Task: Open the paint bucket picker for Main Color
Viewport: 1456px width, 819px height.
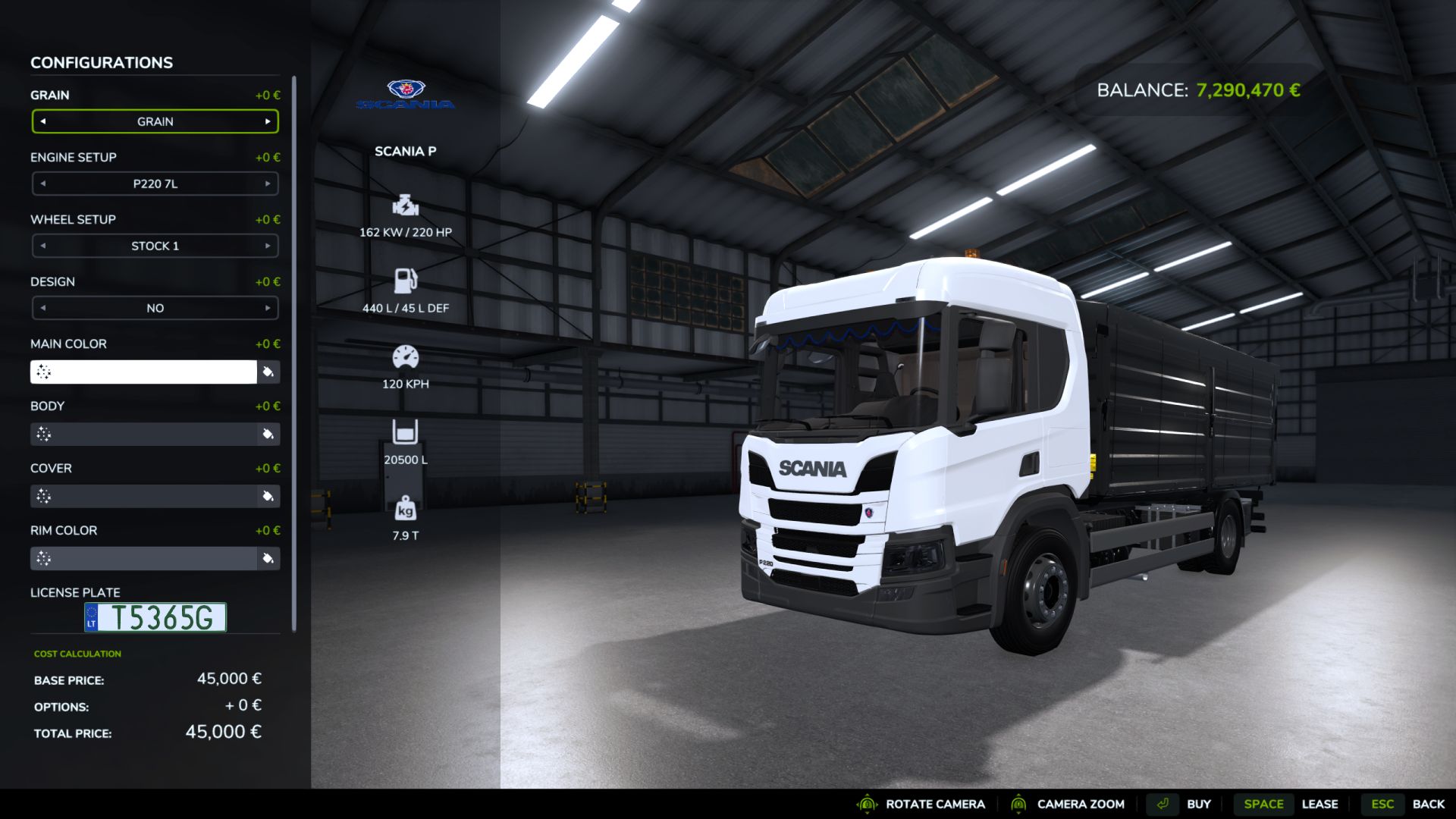Action: click(x=268, y=372)
